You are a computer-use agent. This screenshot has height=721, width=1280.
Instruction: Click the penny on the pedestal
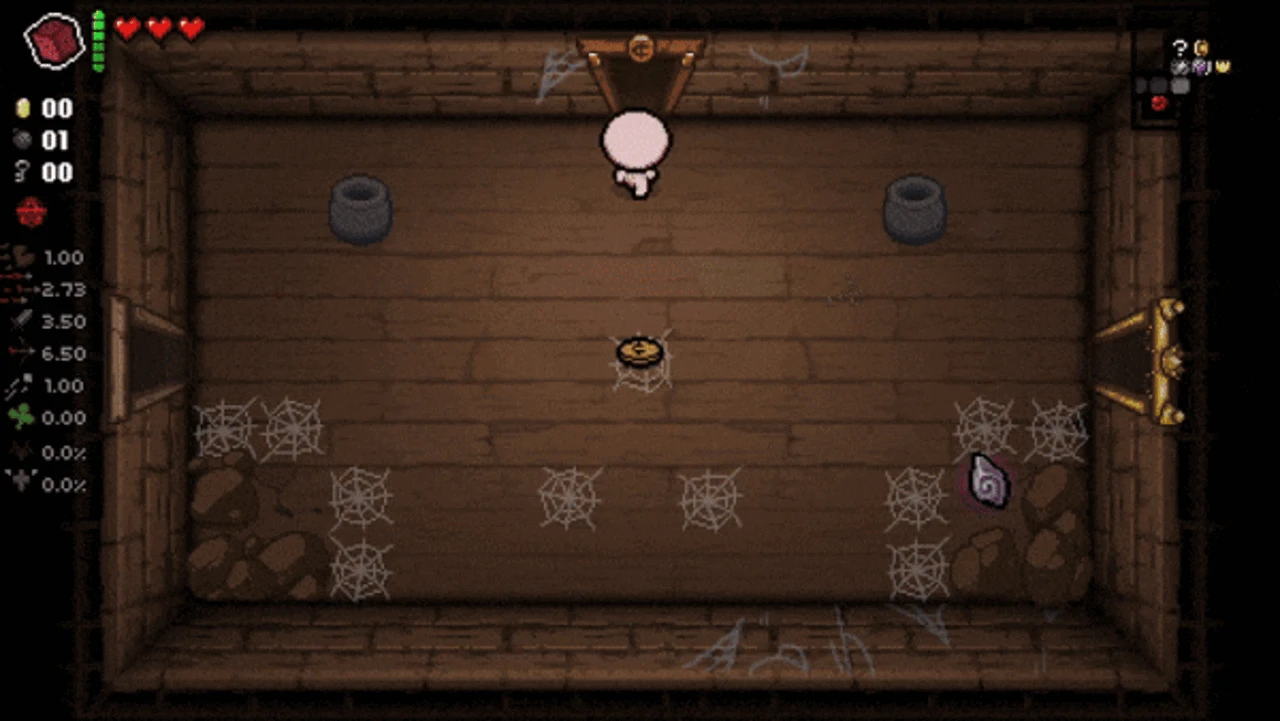coord(641,350)
